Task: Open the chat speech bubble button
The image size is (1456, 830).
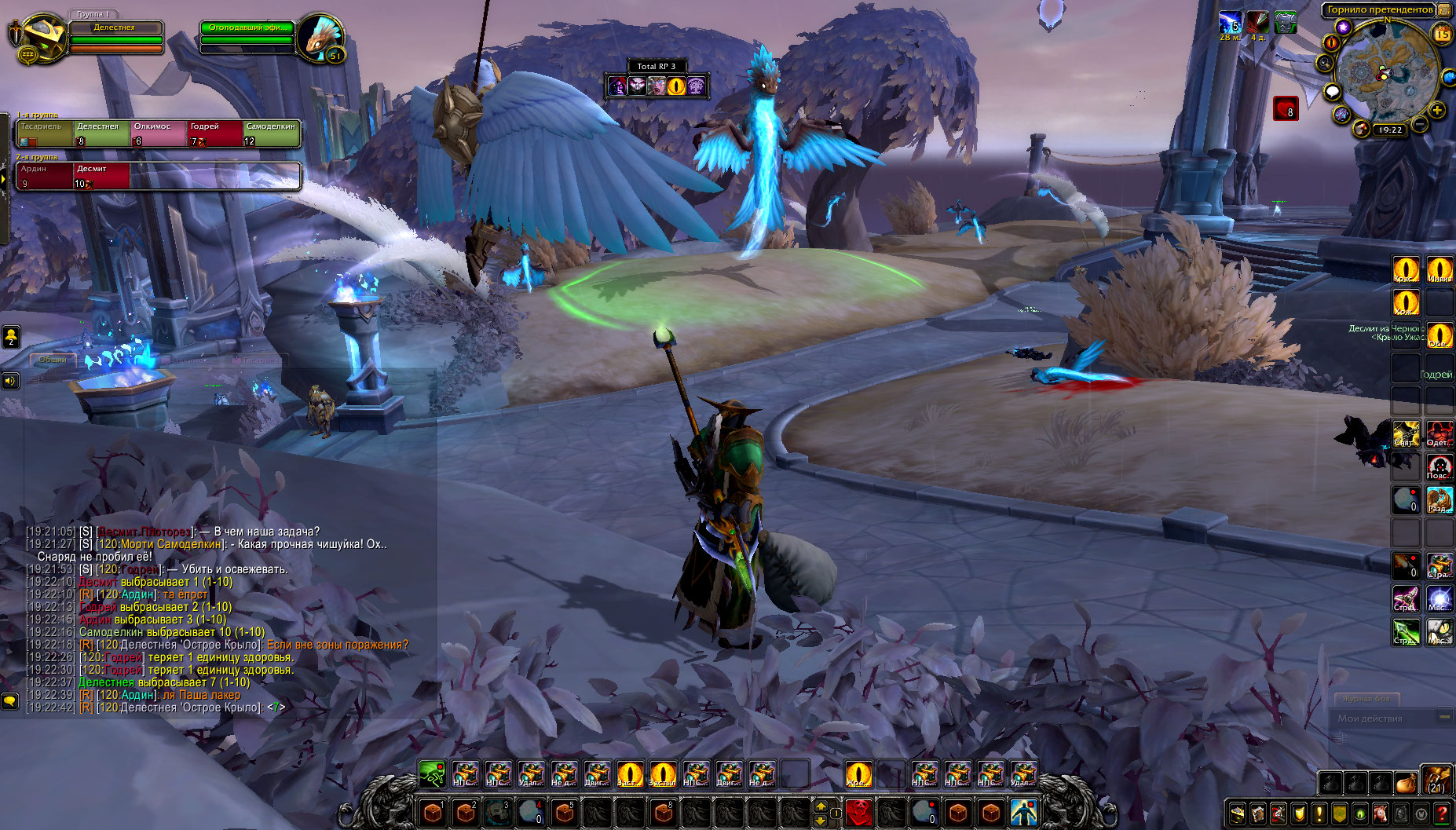Action: [x=9, y=700]
